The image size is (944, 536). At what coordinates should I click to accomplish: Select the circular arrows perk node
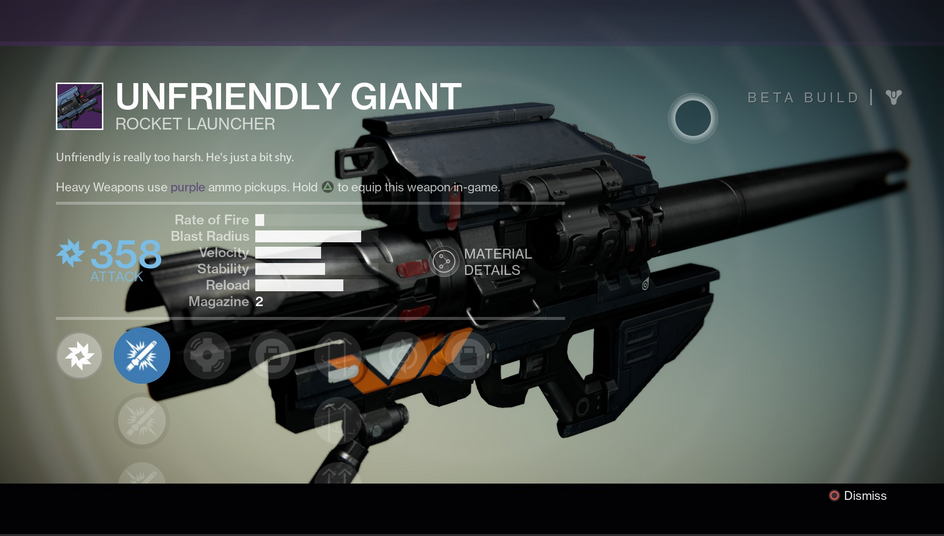tap(404, 356)
